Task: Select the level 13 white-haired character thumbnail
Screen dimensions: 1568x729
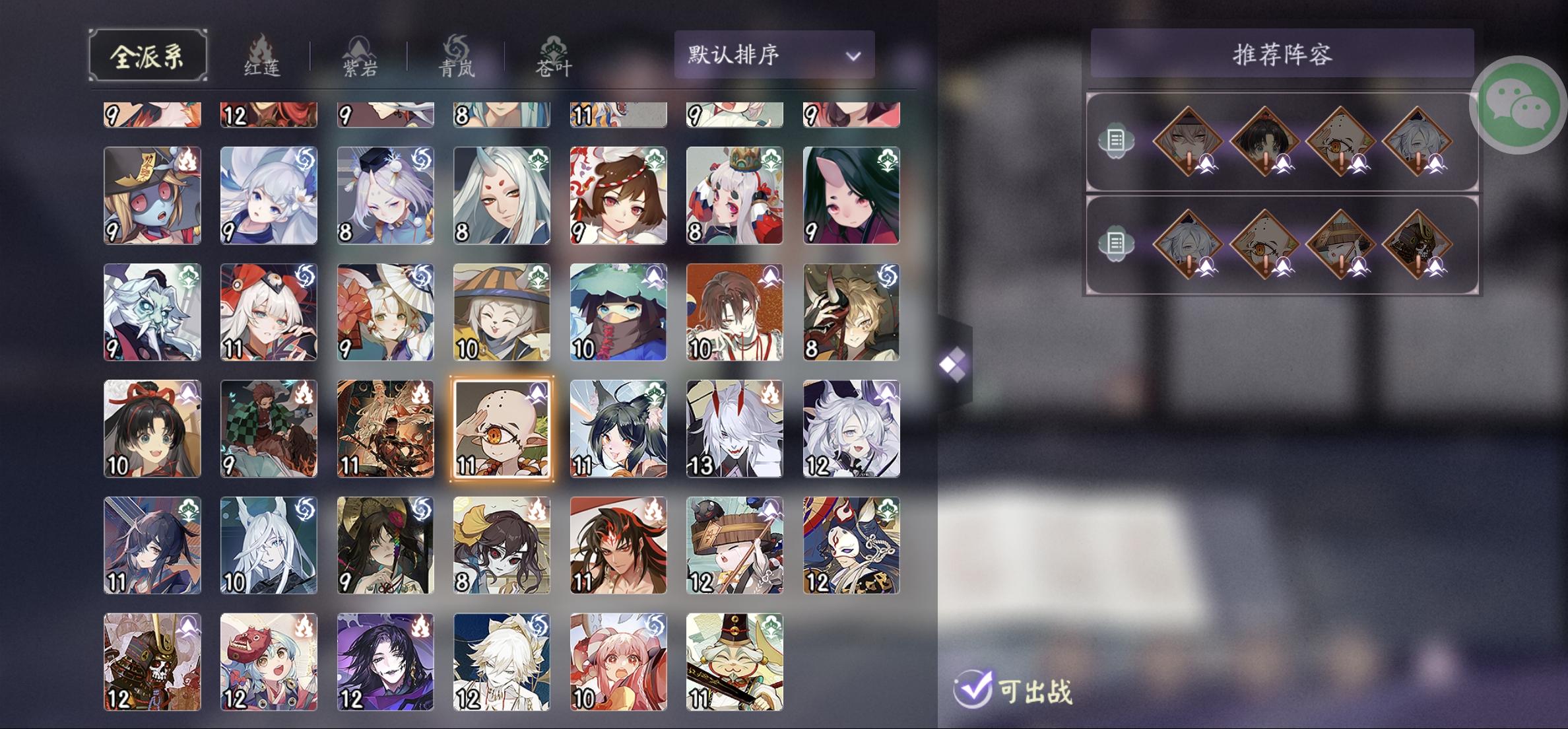Action: [x=735, y=429]
